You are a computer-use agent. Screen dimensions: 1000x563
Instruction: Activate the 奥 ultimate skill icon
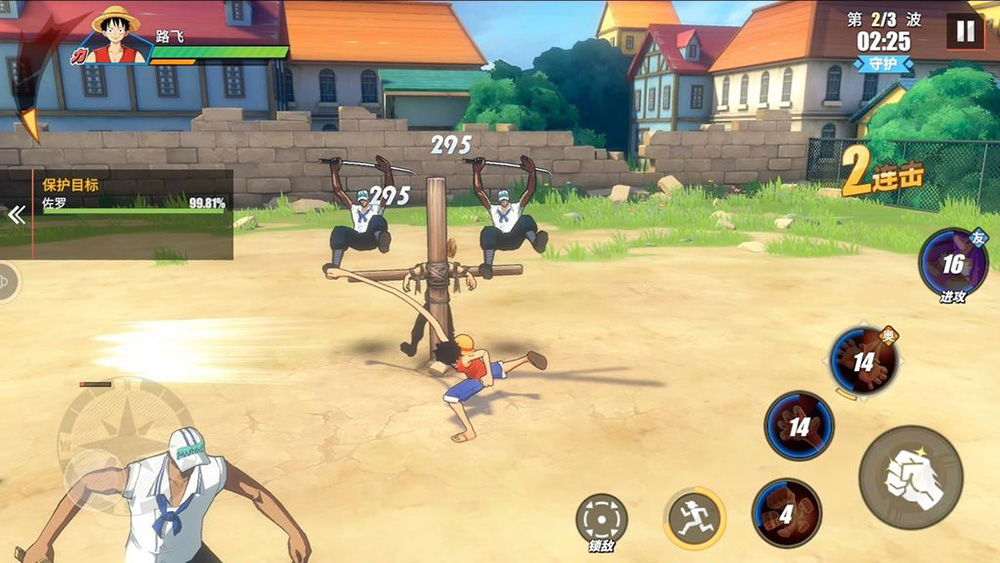(x=863, y=362)
